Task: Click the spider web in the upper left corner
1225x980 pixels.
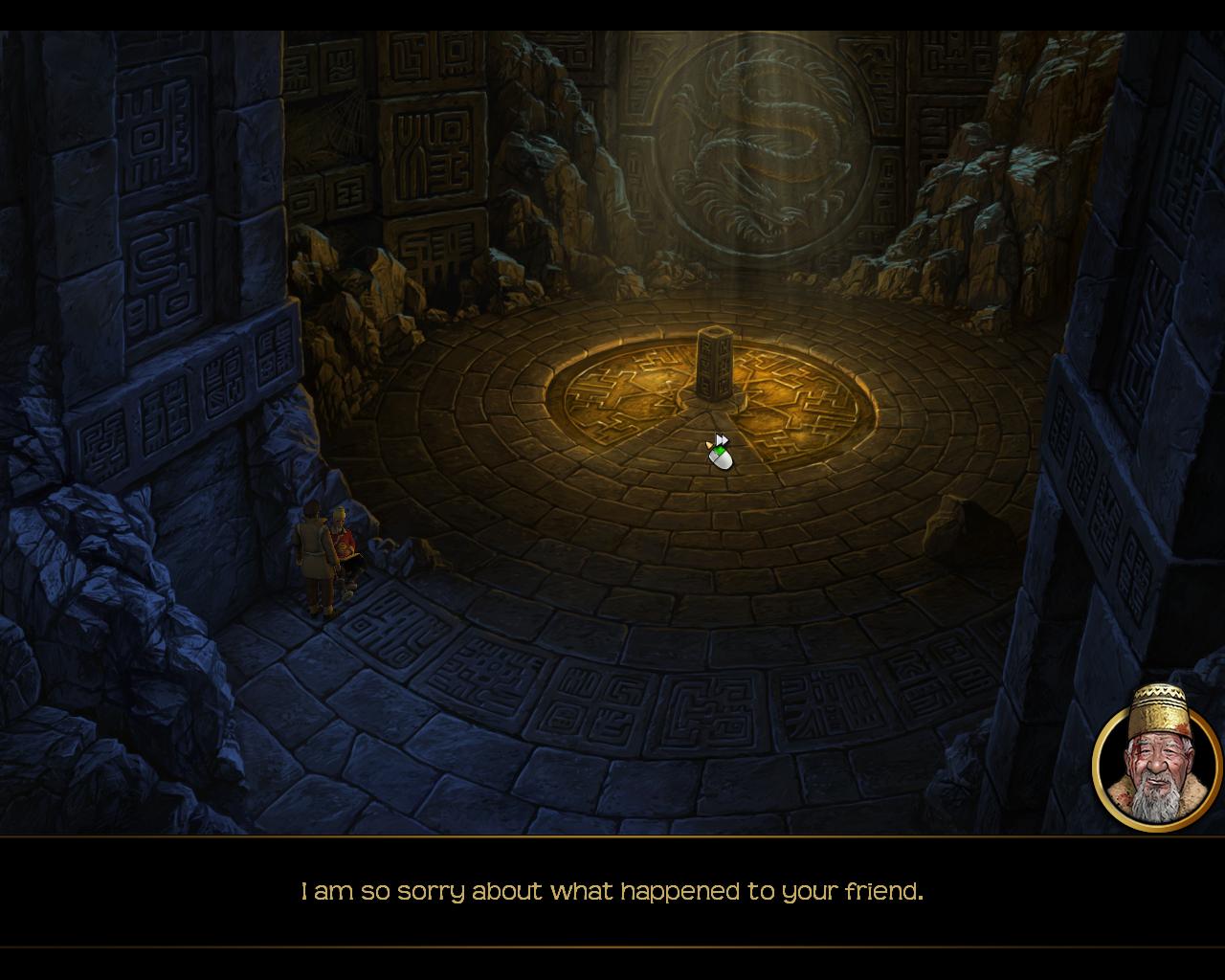Action: pos(340,120)
